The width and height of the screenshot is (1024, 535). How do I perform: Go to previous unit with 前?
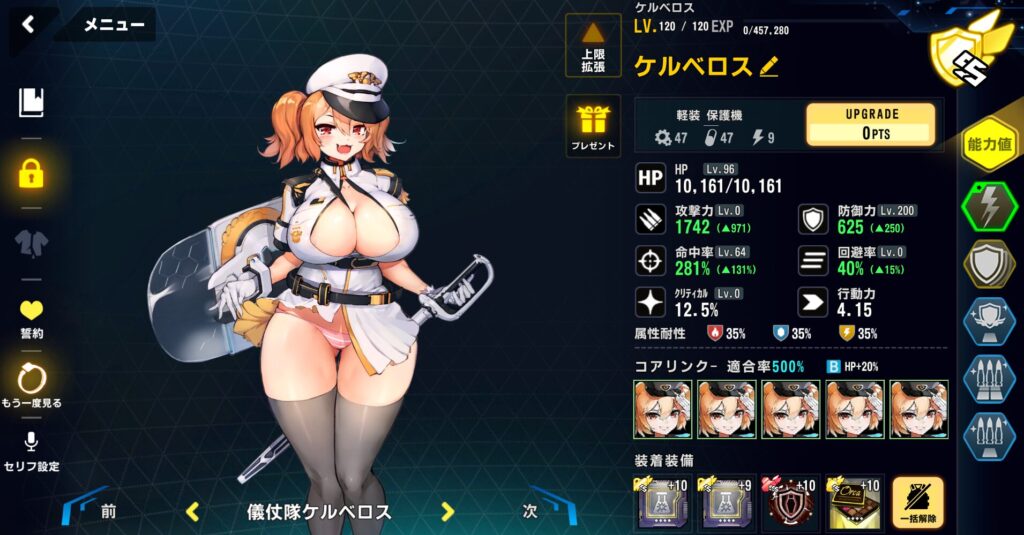(x=107, y=511)
